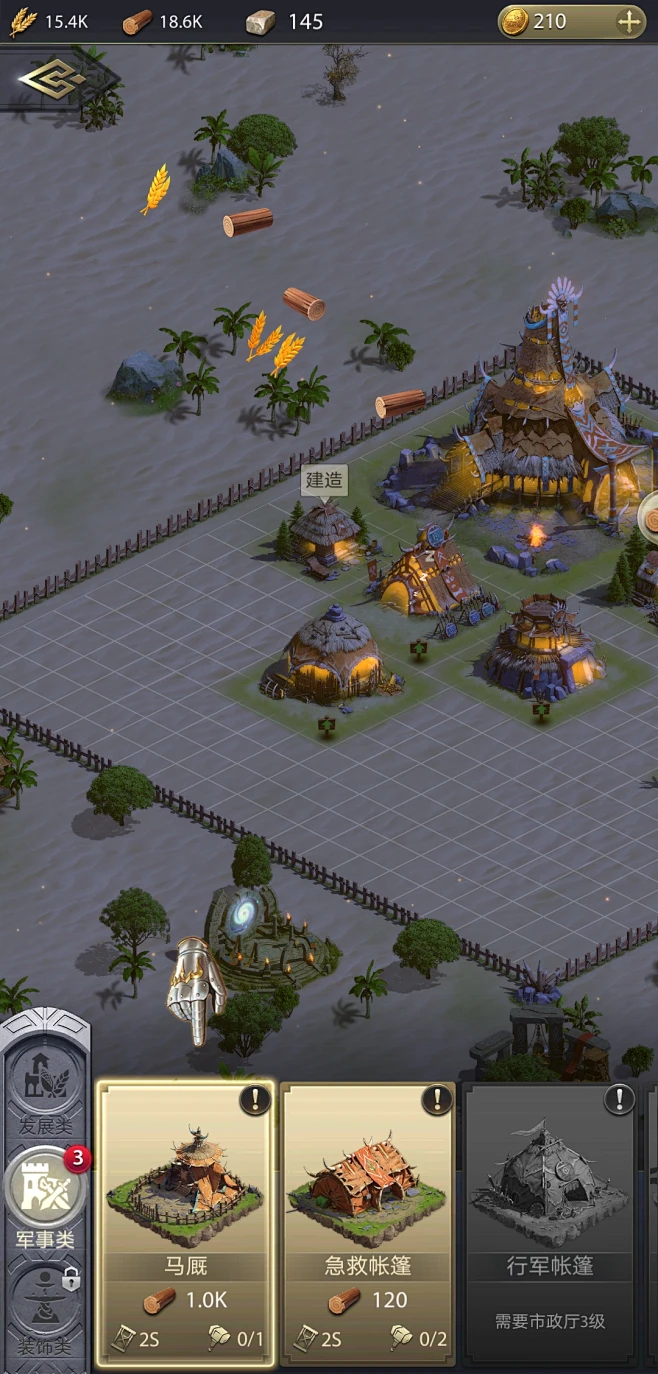Tap the 建造 build label bubble
Image resolution: width=658 pixels, height=1374 pixels.
pyautogui.click(x=323, y=480)
